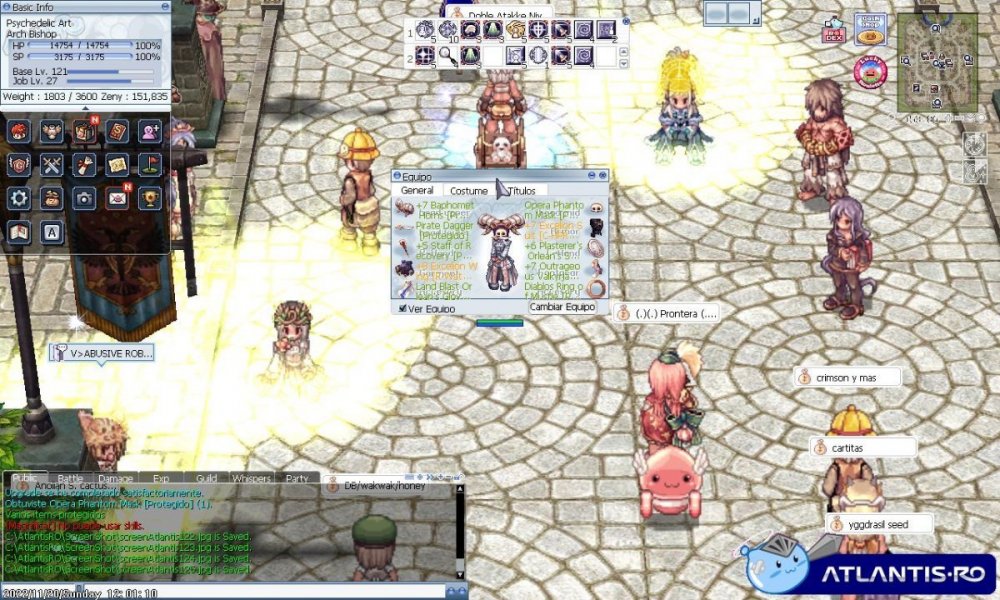Open the settings gear icon
This screenshot has width=1000, height=600.
[19, 197]
